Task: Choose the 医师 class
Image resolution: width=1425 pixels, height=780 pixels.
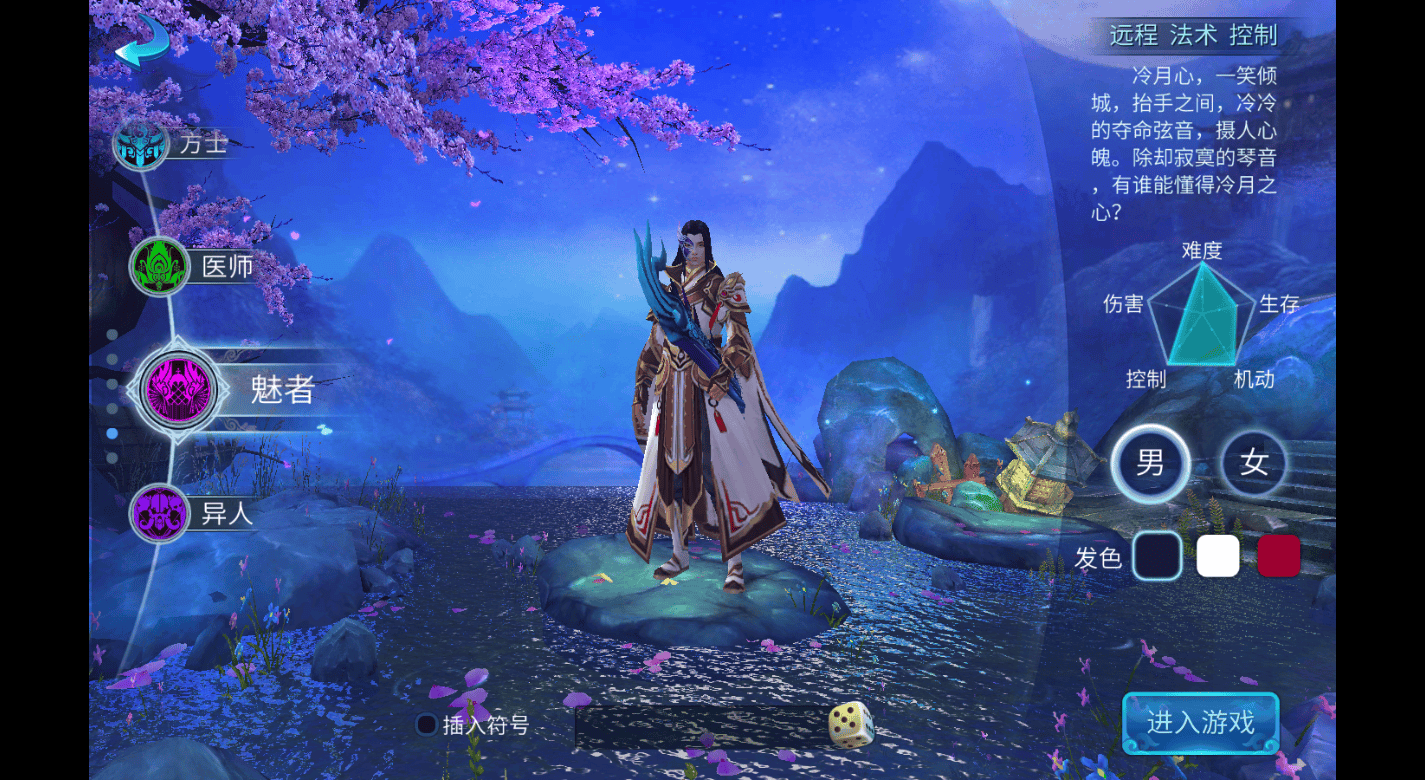Action: 160,266
